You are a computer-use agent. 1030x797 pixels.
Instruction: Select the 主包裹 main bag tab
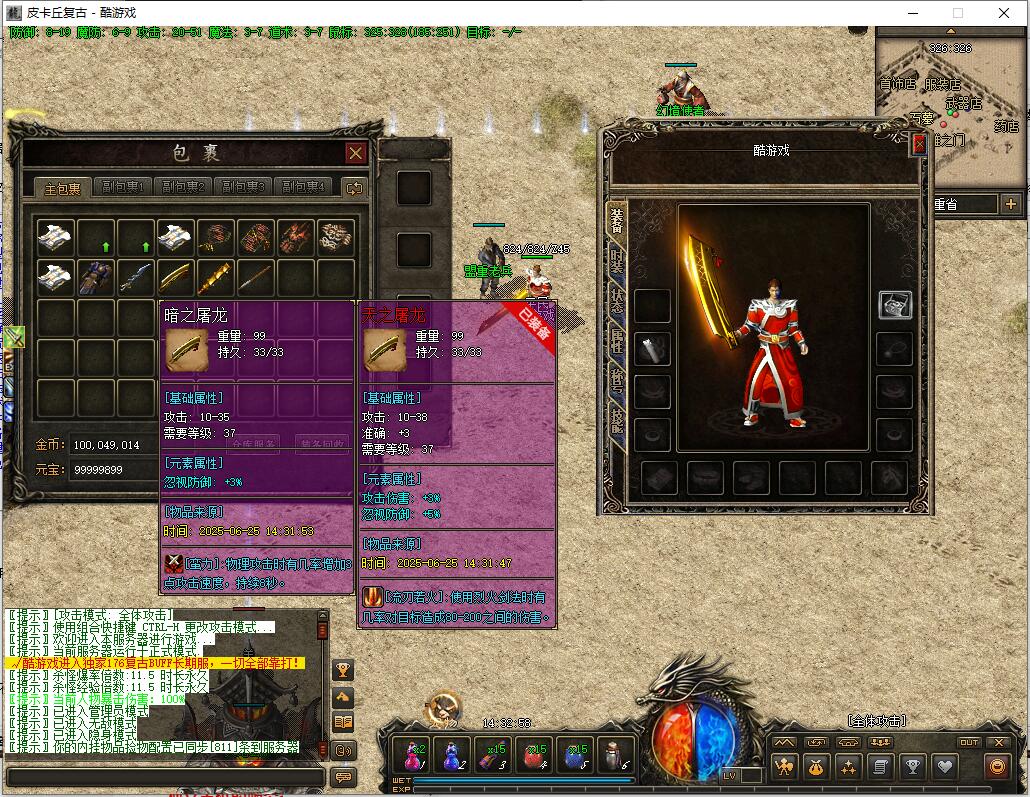pyautogui.click(x=62, y=188)
